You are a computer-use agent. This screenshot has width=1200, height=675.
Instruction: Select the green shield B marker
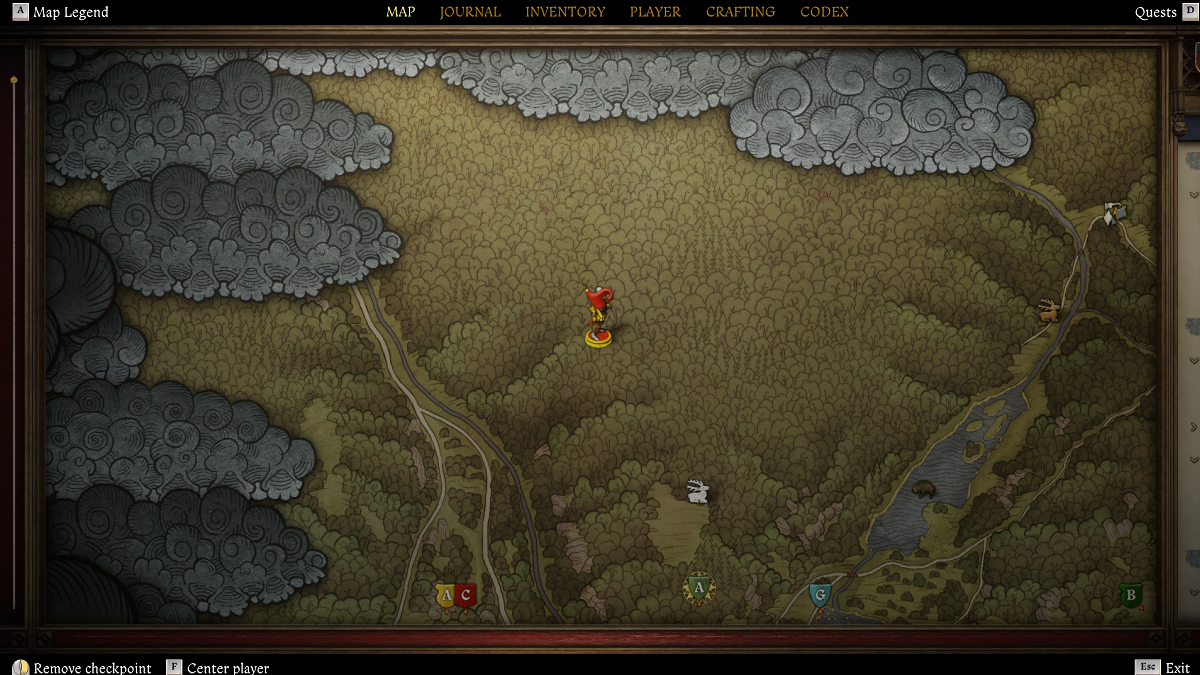pos(1131,596)
